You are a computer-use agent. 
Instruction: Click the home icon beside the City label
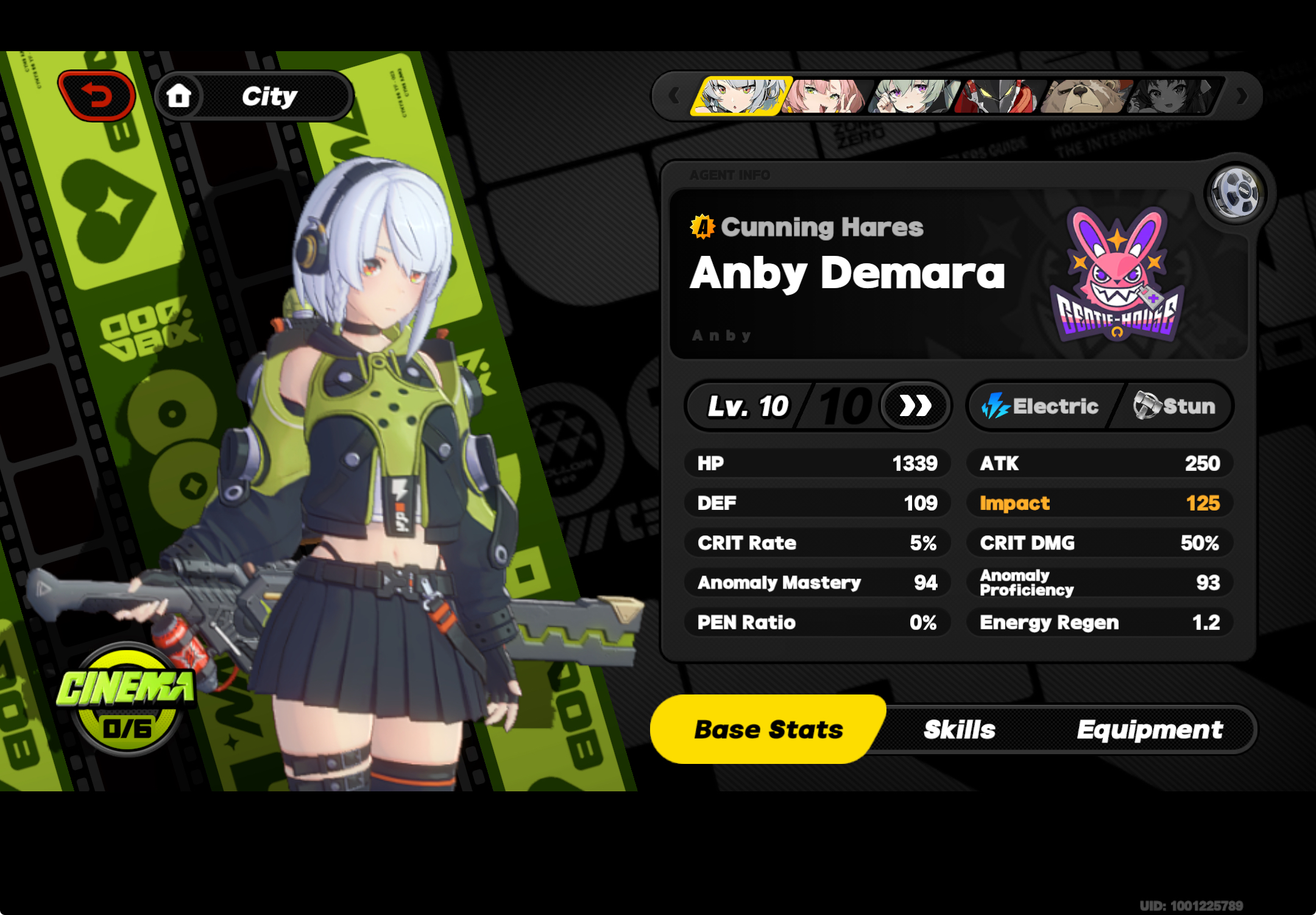click(179, 94)
